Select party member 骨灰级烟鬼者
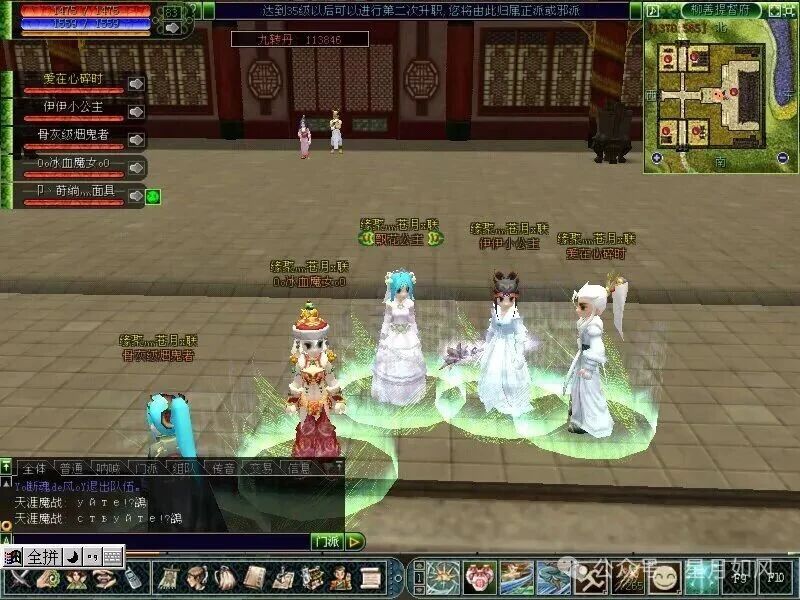800x600 pixels. pos(72,134)
